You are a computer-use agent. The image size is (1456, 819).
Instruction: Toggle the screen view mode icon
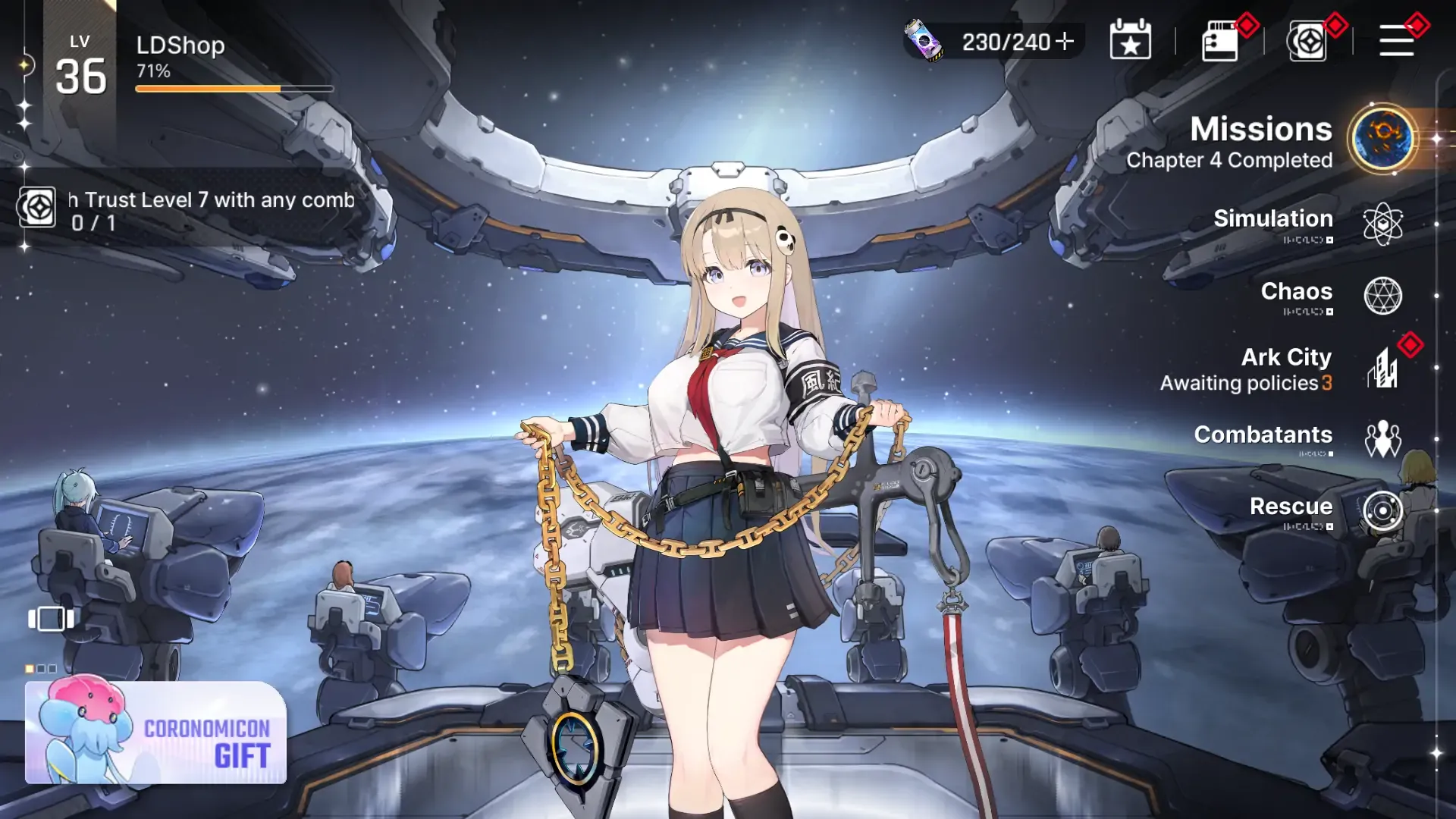click(51, 619)
